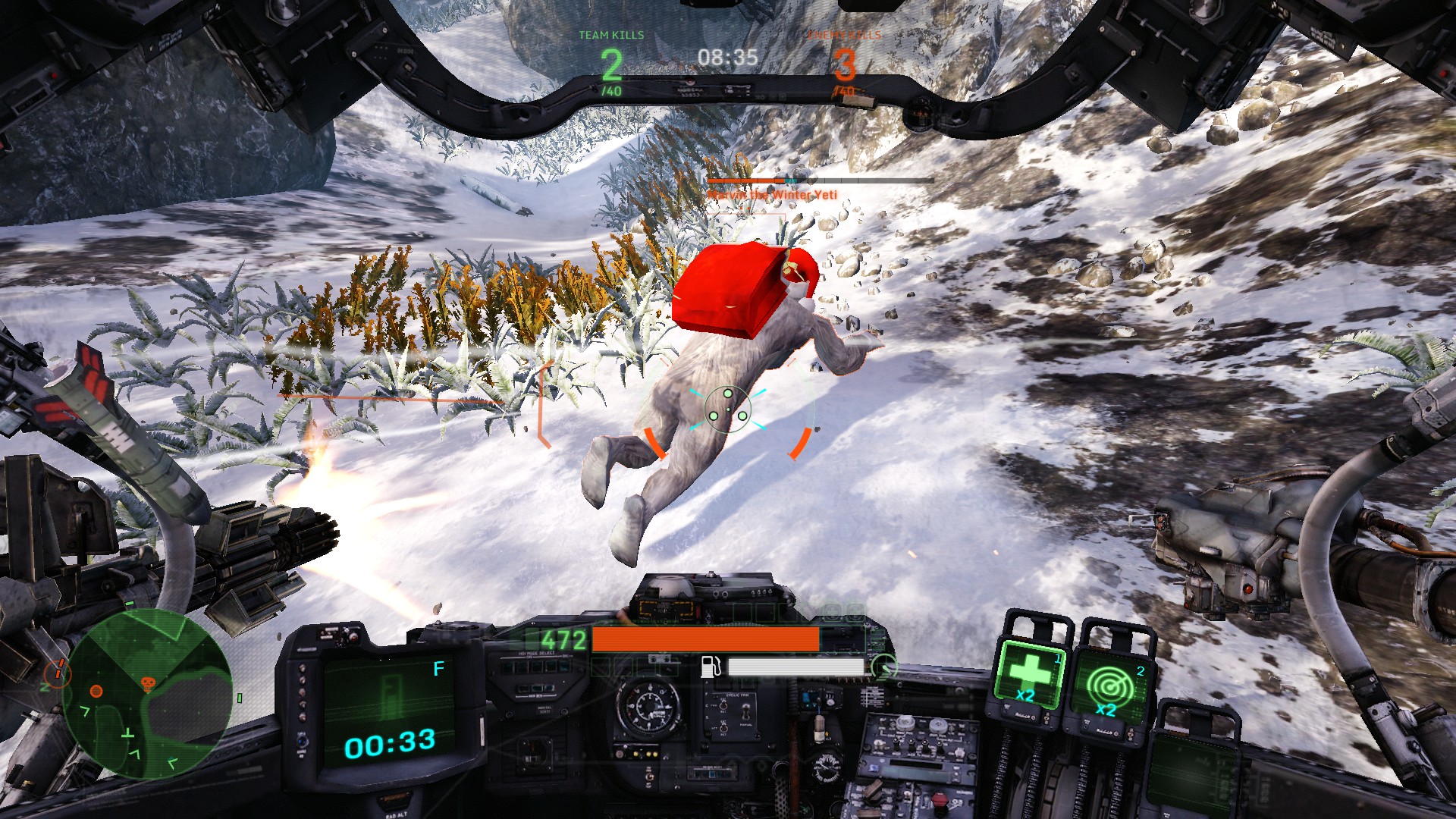Flip the MANUAL switch on the CYCLIC TRIM panel
The height and width of the screenshot is (819, 1456).
tap(746, 713)
